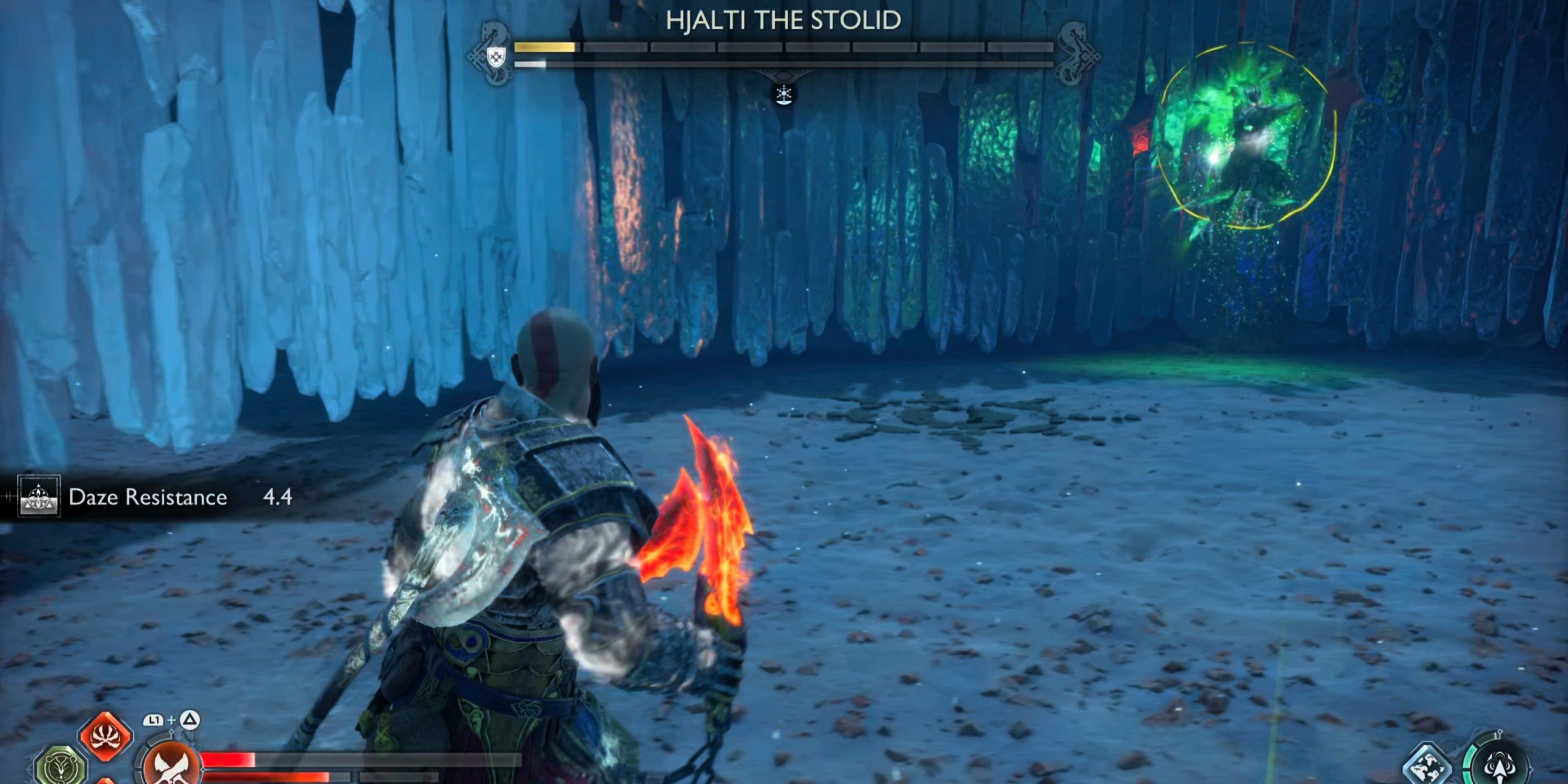Click the red runic attack diamond icon

(x=105, y=736)
